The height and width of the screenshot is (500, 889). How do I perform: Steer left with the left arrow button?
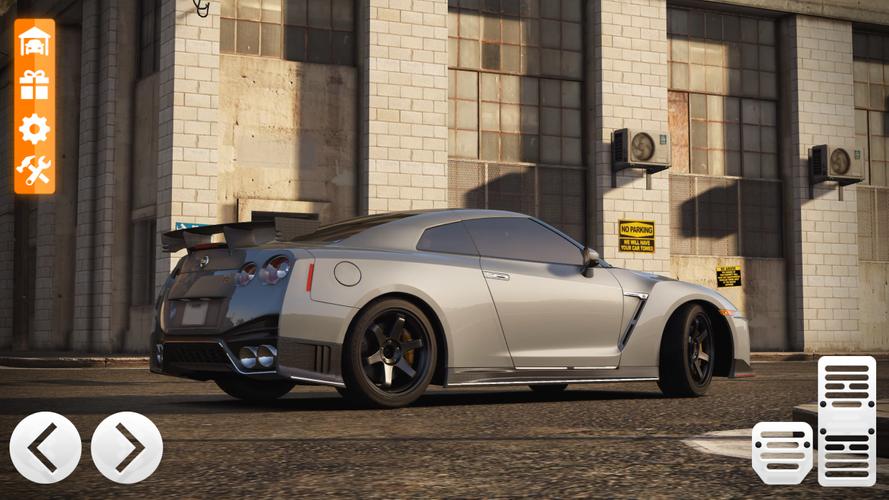[x=45, y=447]
